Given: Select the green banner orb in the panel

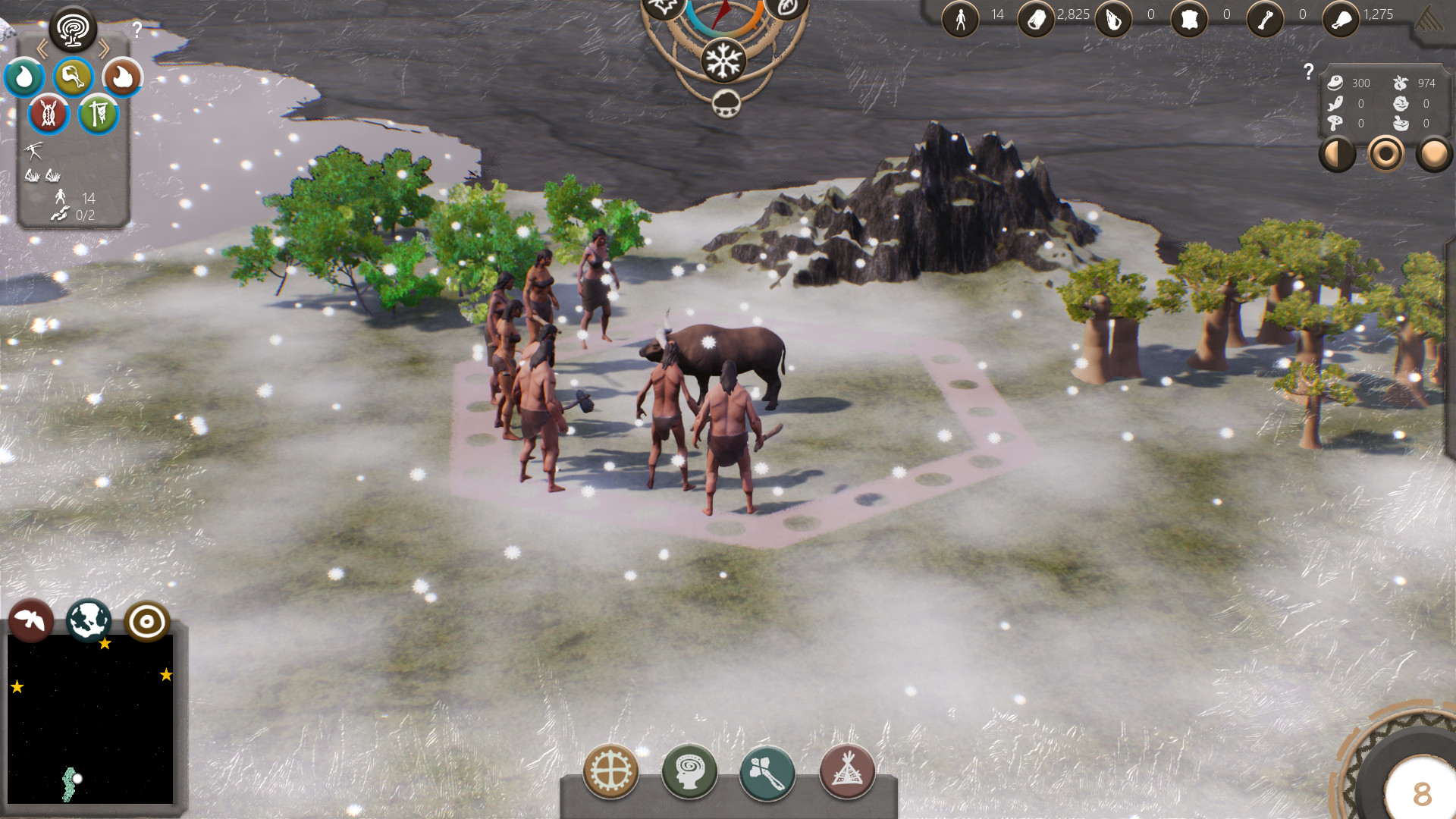Looking at the screenshot, I should (x=98, y=115).
